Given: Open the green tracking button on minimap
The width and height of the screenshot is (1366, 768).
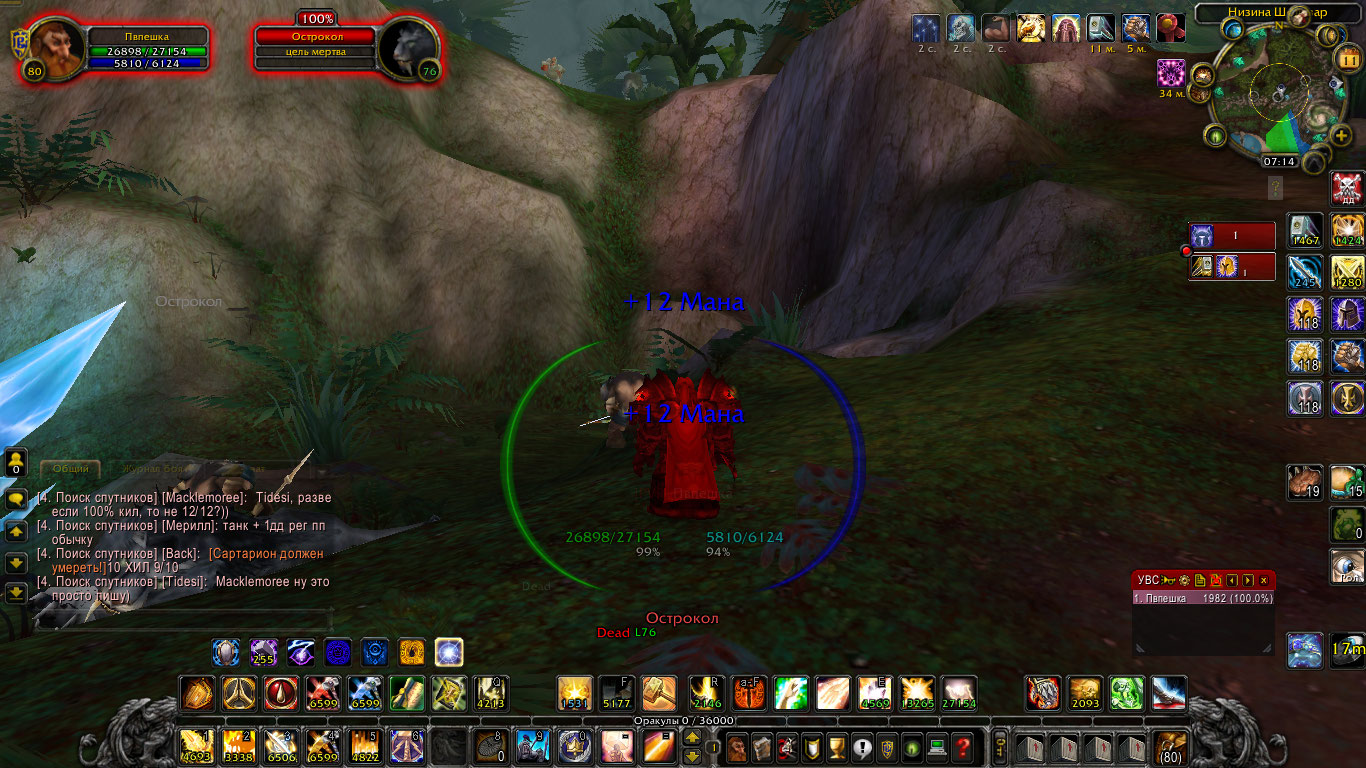Looking at the screenshot, I should pyautogui.click(x=1217, y=136).
